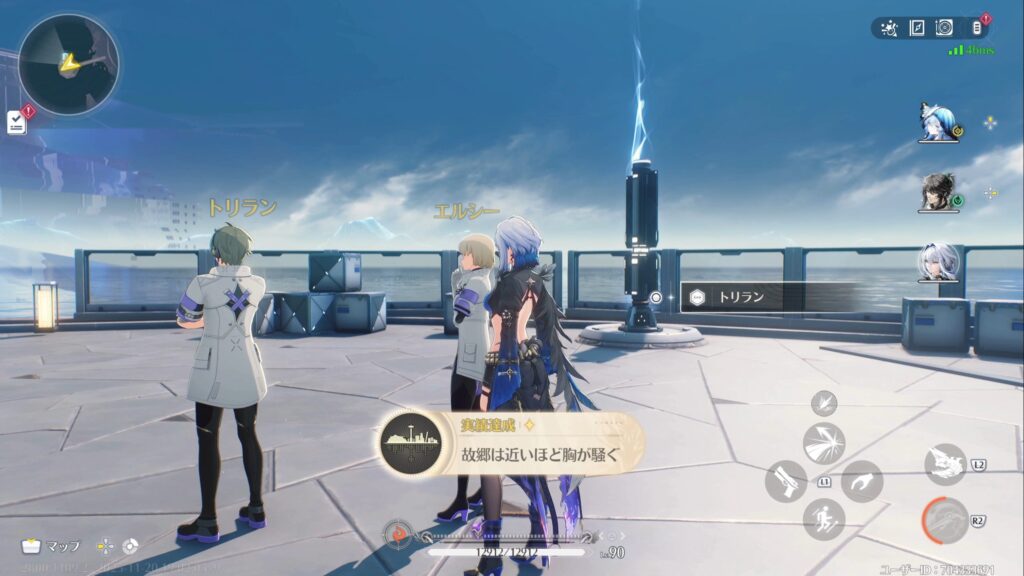Switch to the blue-haired party member portrait
The height and width of the screenshot is (576, 1024).
[x=938, y=122]
